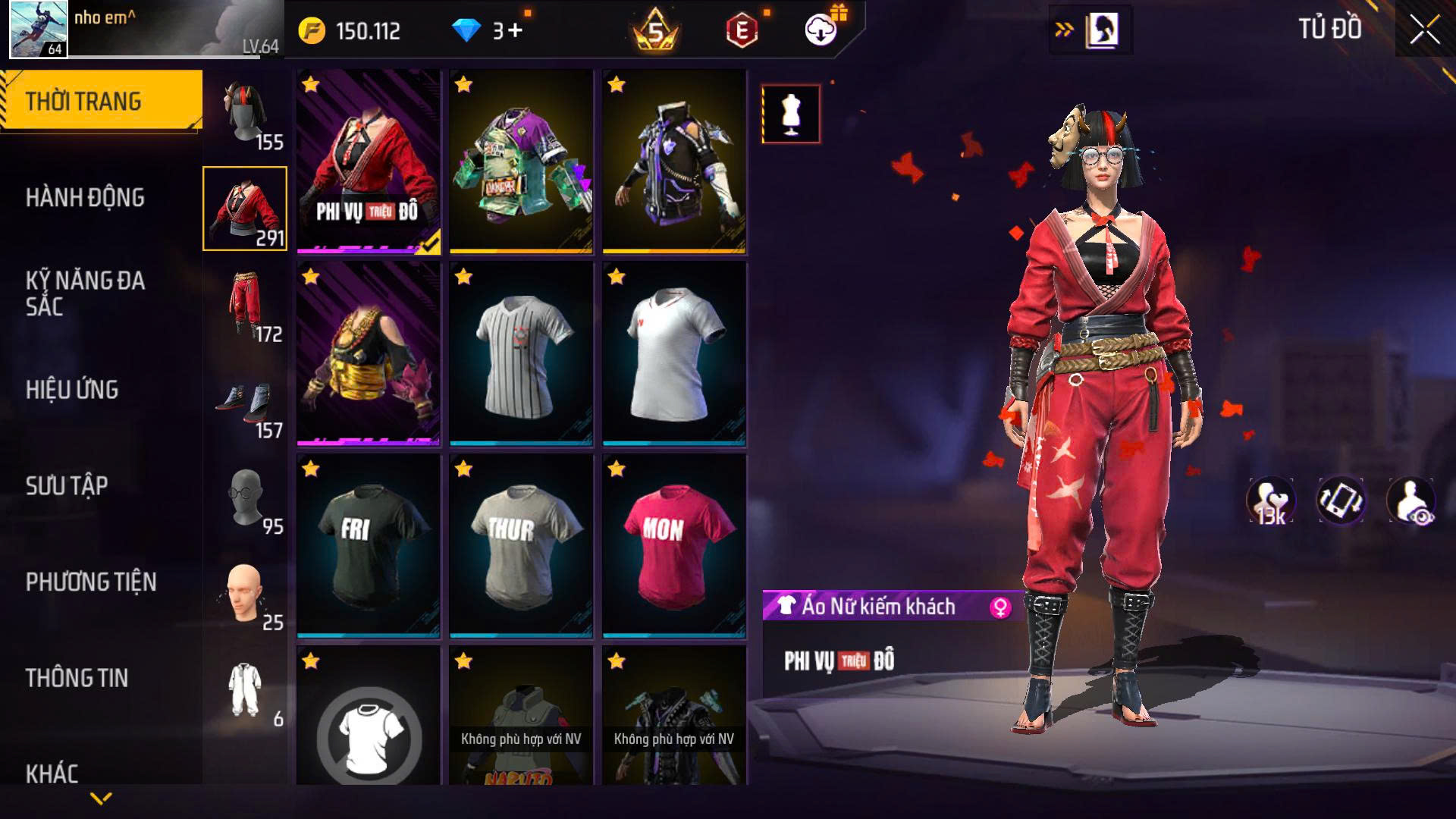The image size is (1456, 819).
Task: Select the pink MON t-shirt
Action: click(674, 545)
